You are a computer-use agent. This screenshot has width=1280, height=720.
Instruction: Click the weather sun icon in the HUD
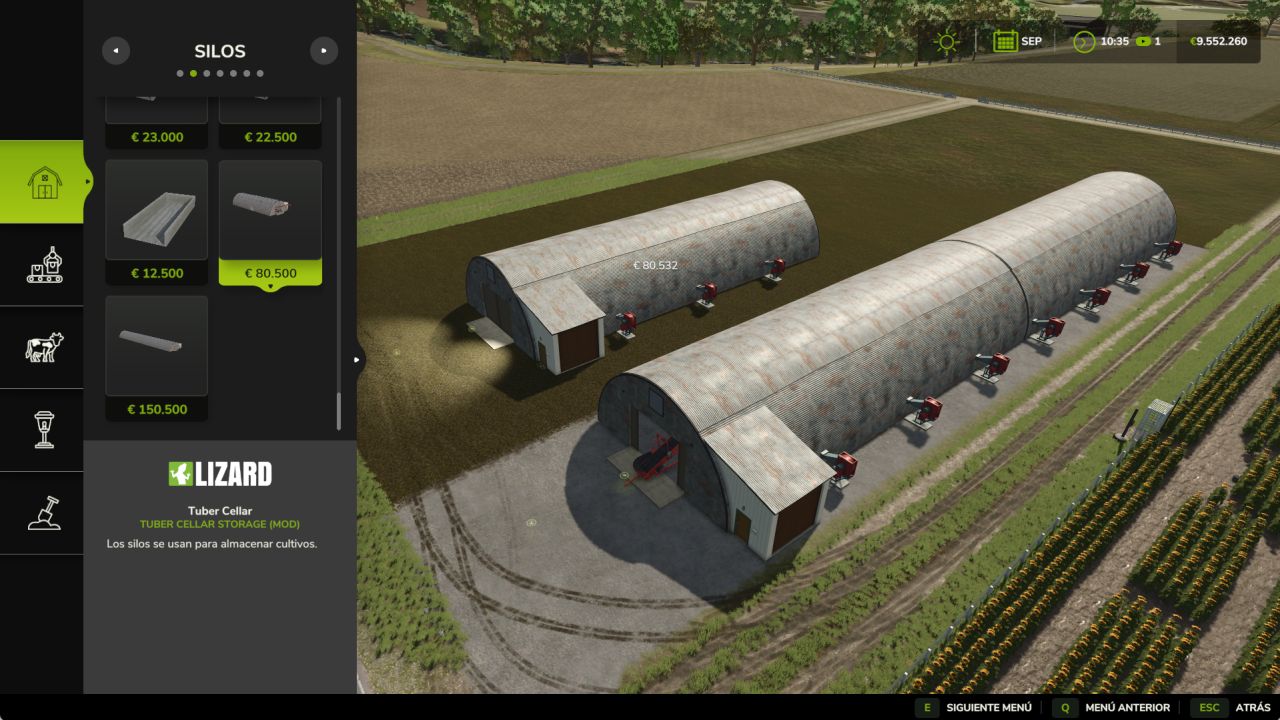tap(944, 41)
